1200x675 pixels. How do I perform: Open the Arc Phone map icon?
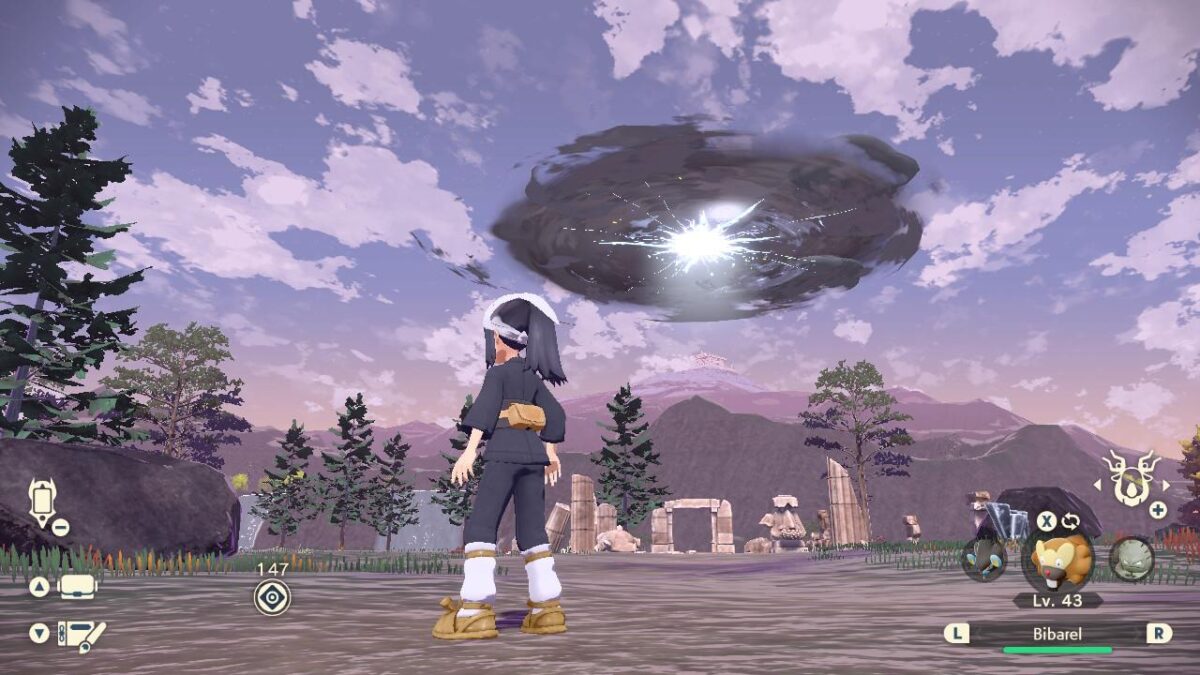click(x=43, y=500)
